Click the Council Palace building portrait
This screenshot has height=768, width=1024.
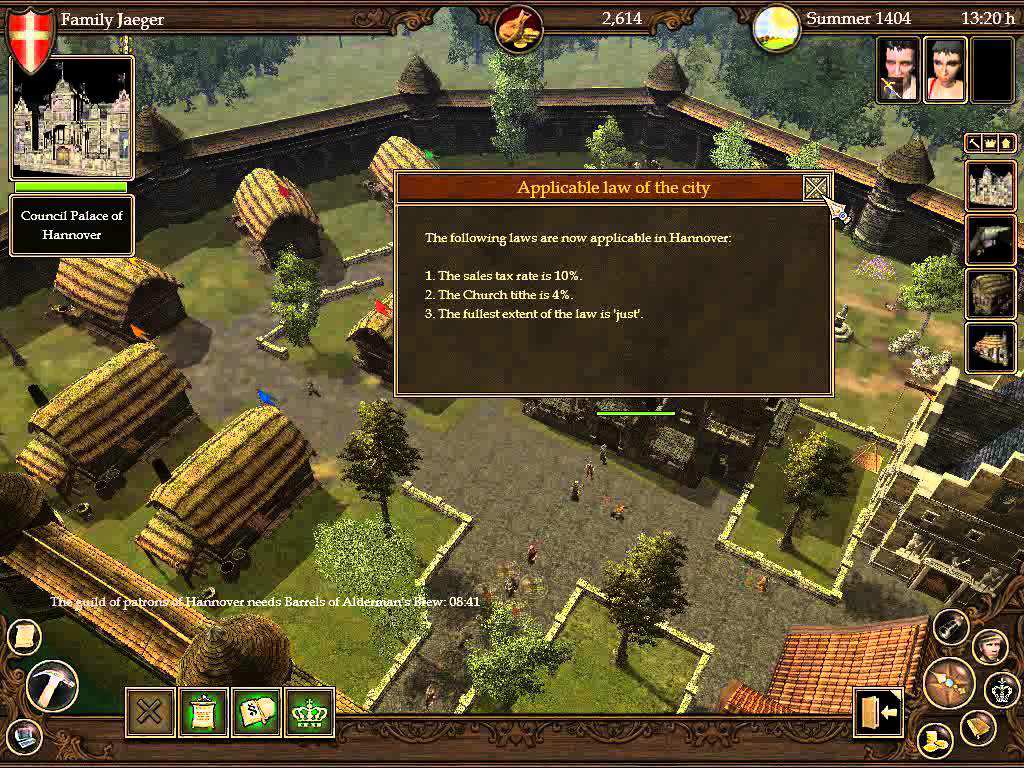tap(71, 118)
